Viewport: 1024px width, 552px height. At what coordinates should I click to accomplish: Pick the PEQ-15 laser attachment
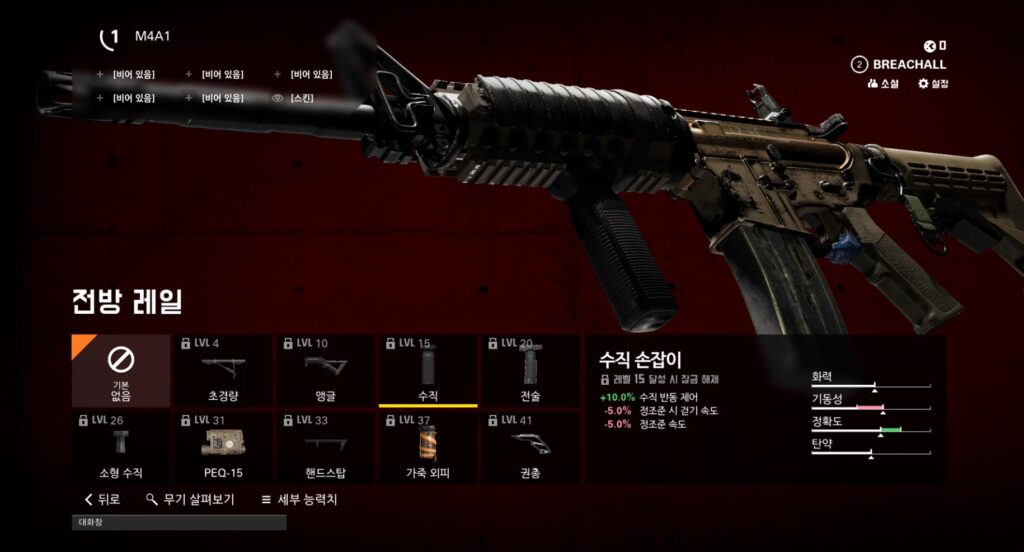[x=223, y=447]
